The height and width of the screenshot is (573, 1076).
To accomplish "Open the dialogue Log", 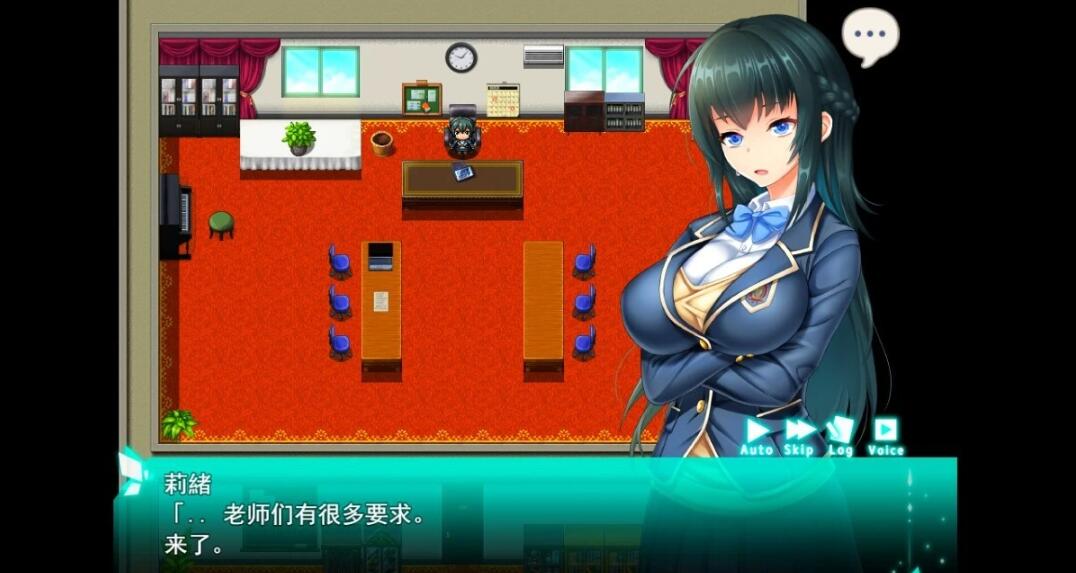I will (x=840, y=434).
